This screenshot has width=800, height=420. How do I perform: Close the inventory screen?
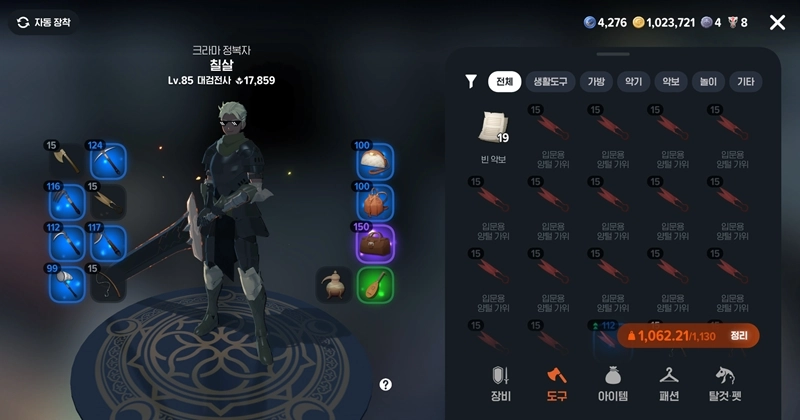[x=777, y=22]
